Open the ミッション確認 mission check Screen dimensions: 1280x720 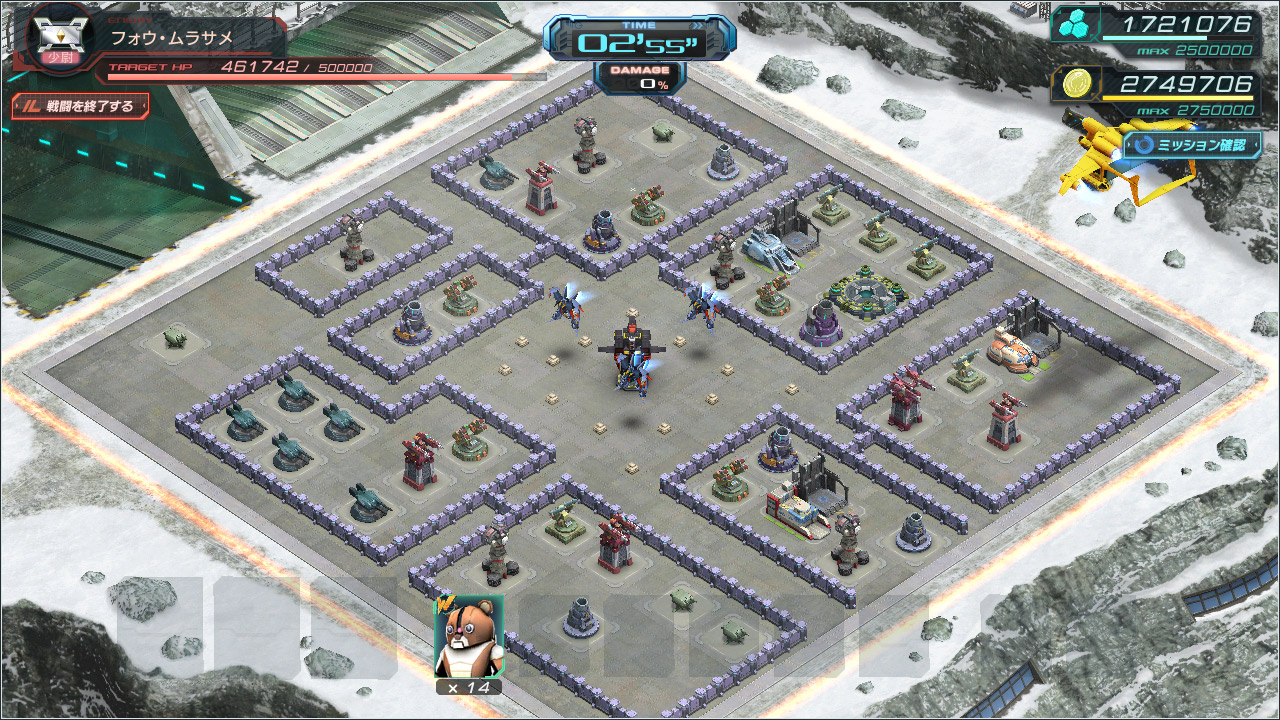[1192, 145]
